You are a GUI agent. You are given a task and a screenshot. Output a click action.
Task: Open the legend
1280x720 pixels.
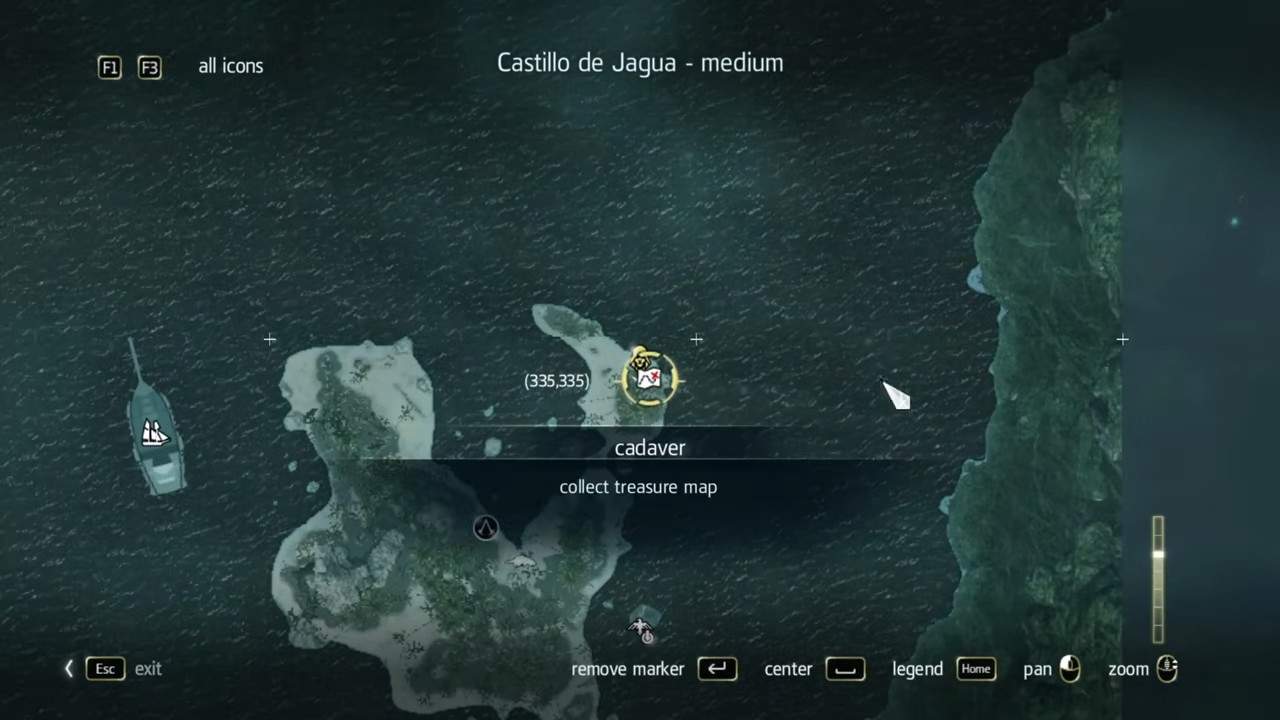(x=917, y=669)
